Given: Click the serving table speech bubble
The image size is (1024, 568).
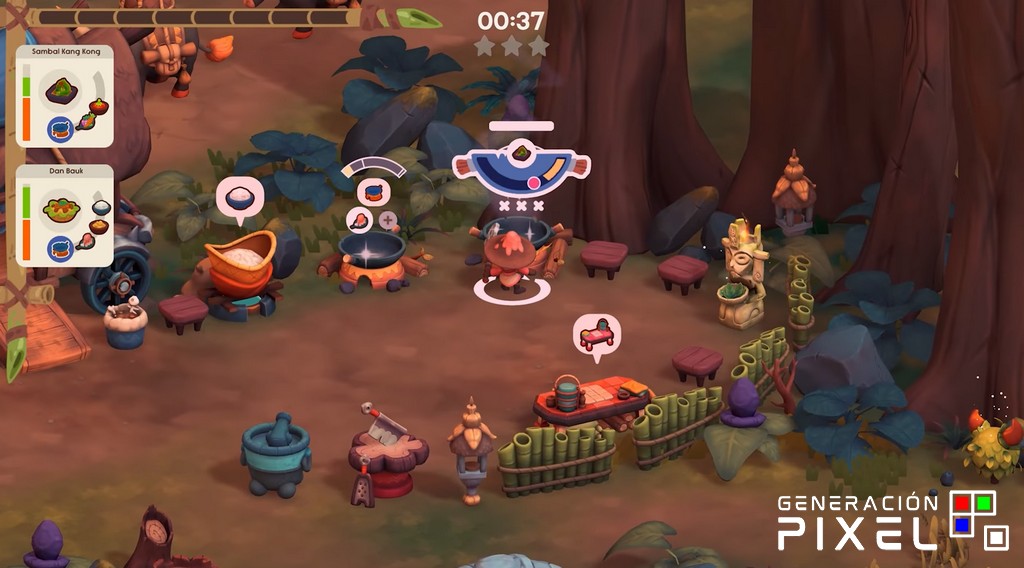Looking at the screenshot, I should point(597,334).
